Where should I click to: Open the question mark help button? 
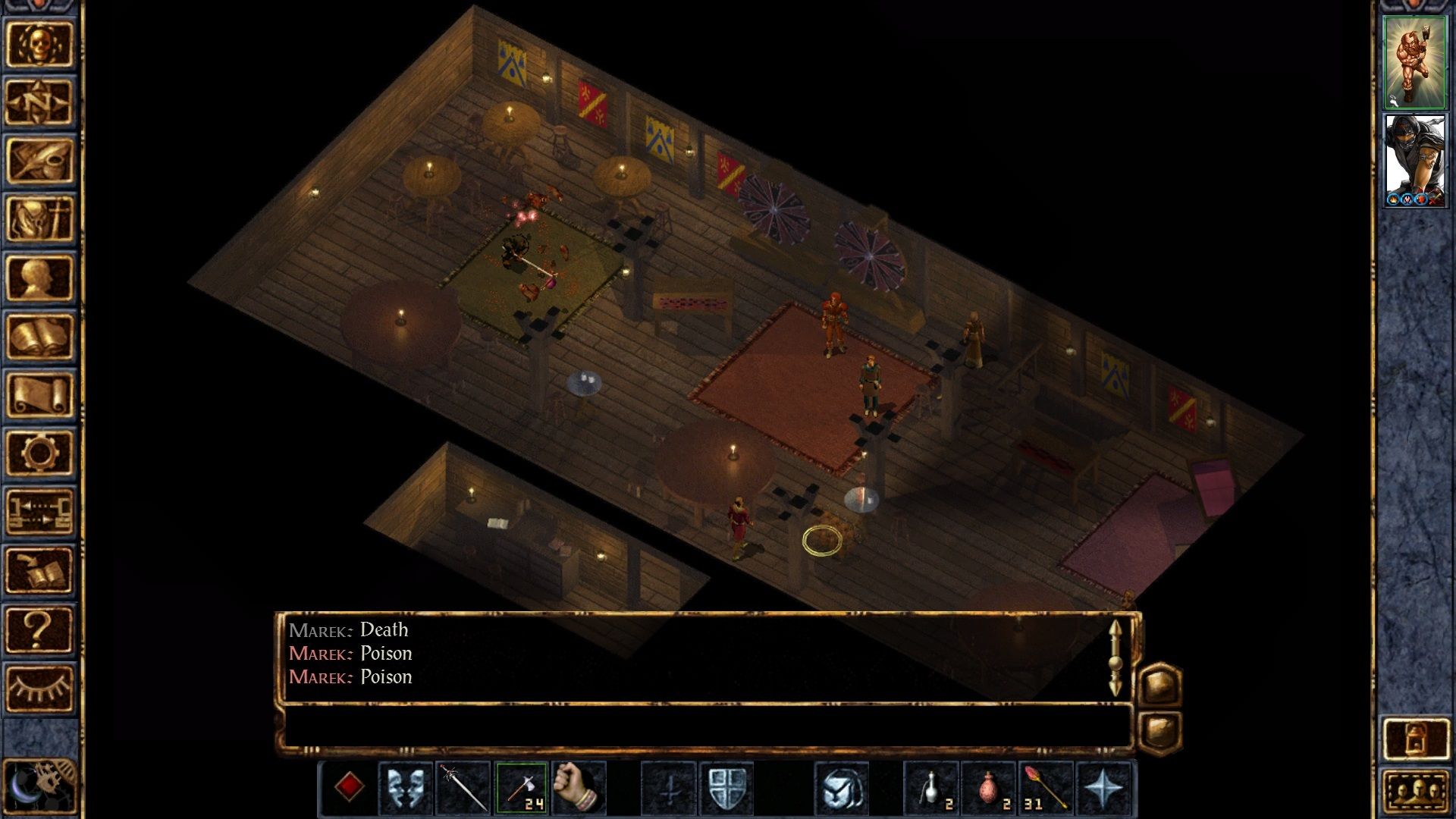click(39, 629)
